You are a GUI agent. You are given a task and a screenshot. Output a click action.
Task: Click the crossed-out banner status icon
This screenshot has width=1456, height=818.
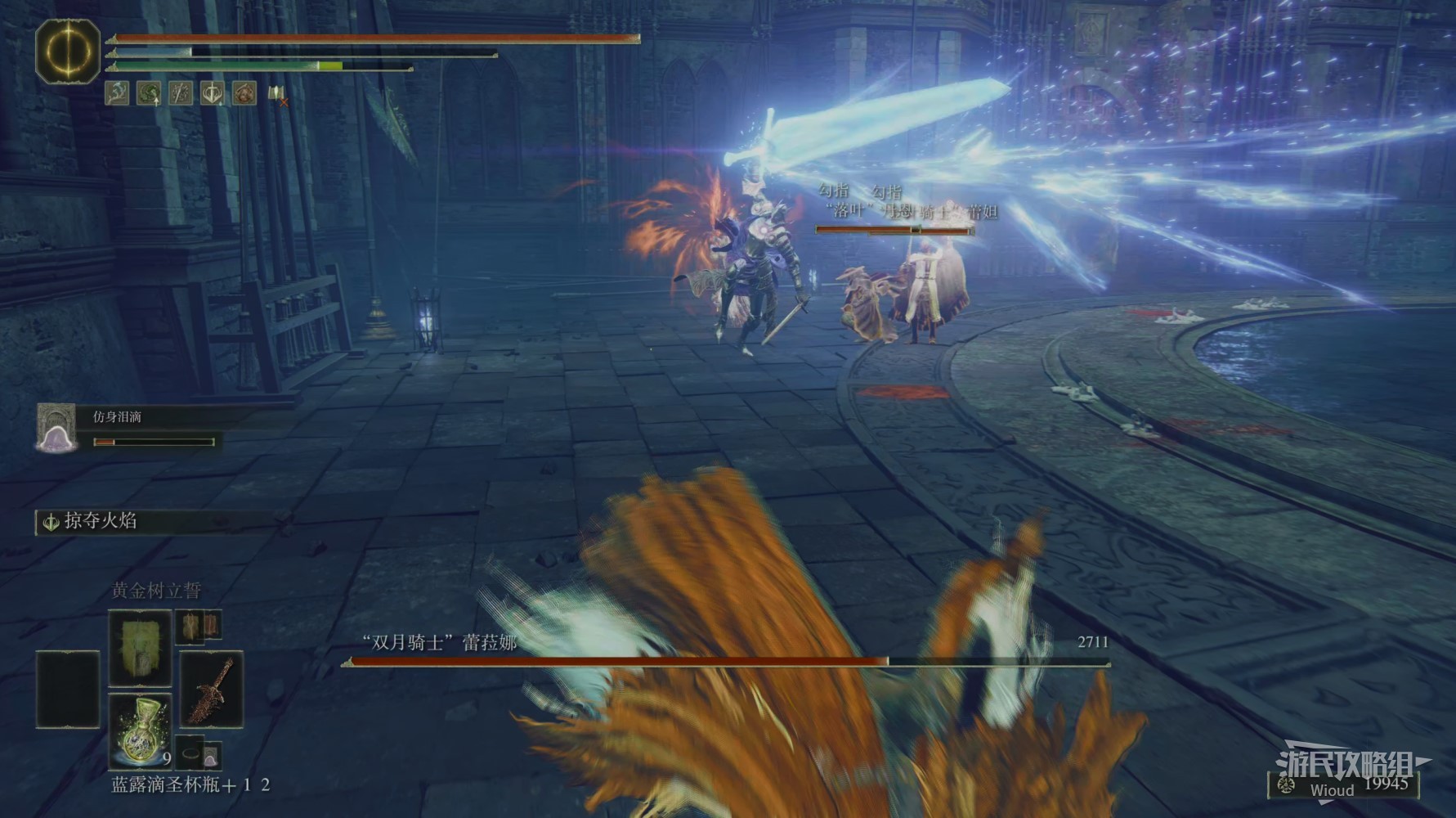pyautogui.click(x=277, y=94)
